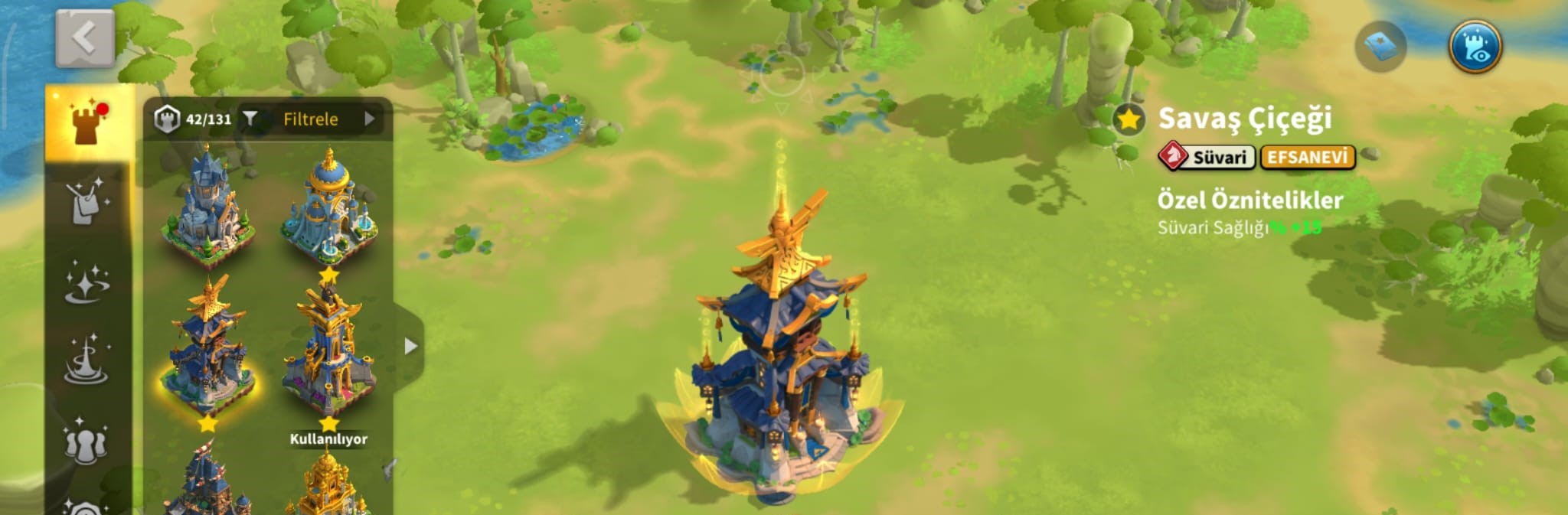
Task: Select the sparkling ring effects tab
Action: [x=87, y=282]
